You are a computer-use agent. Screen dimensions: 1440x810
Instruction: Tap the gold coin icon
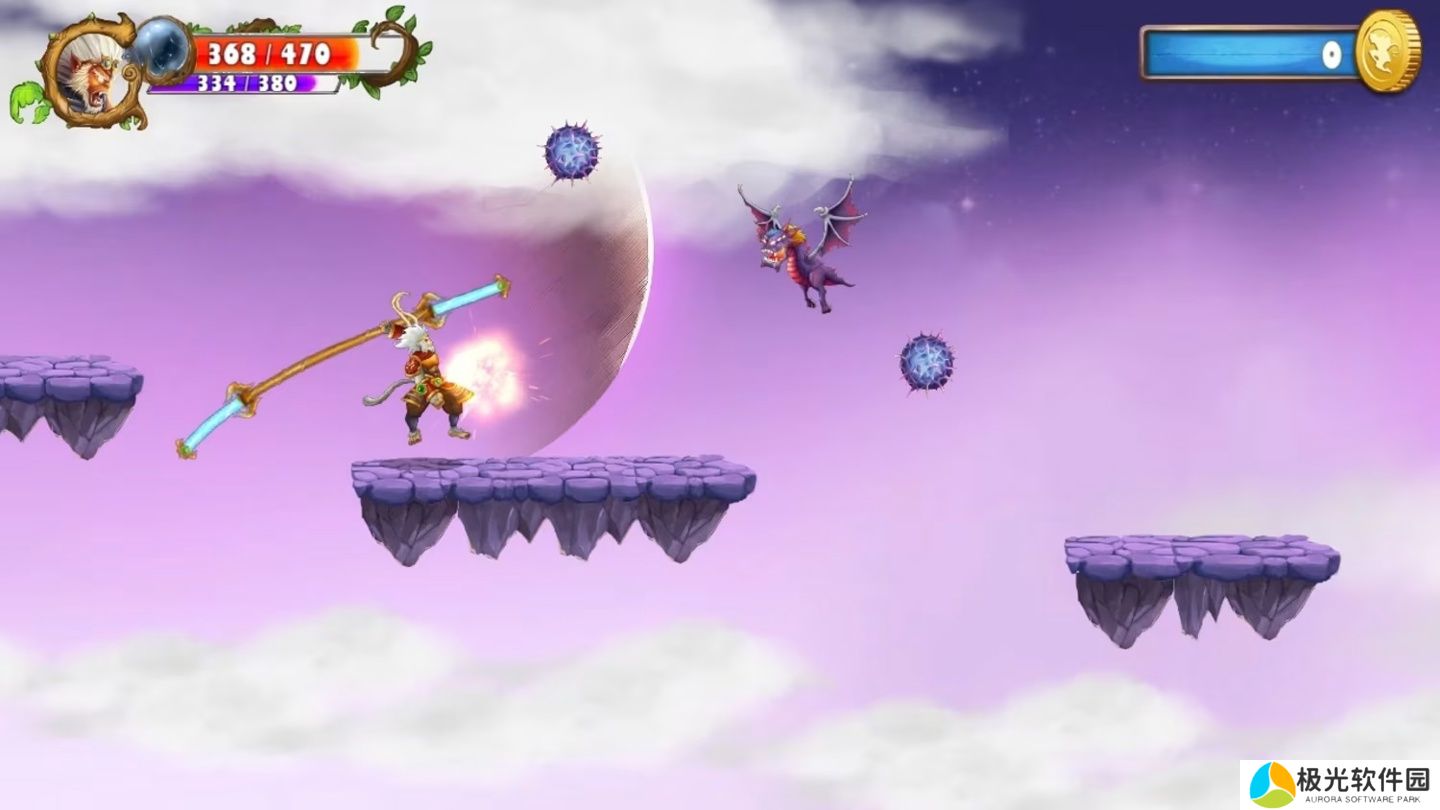pyautogui.click(x=1388, y=52)
